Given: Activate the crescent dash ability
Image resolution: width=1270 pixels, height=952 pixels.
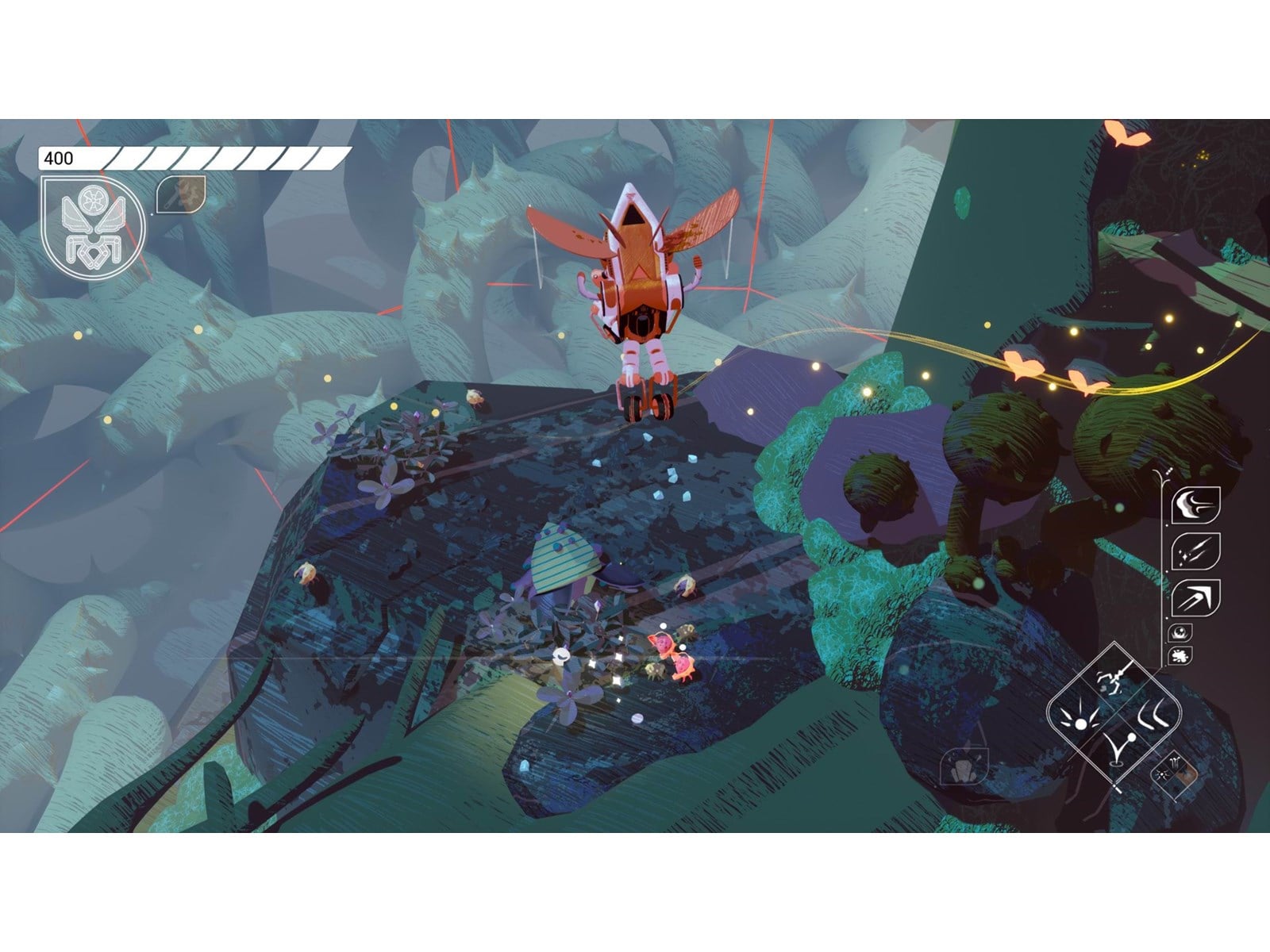Looking at the screenshot, I should (x=1195, y=505).
